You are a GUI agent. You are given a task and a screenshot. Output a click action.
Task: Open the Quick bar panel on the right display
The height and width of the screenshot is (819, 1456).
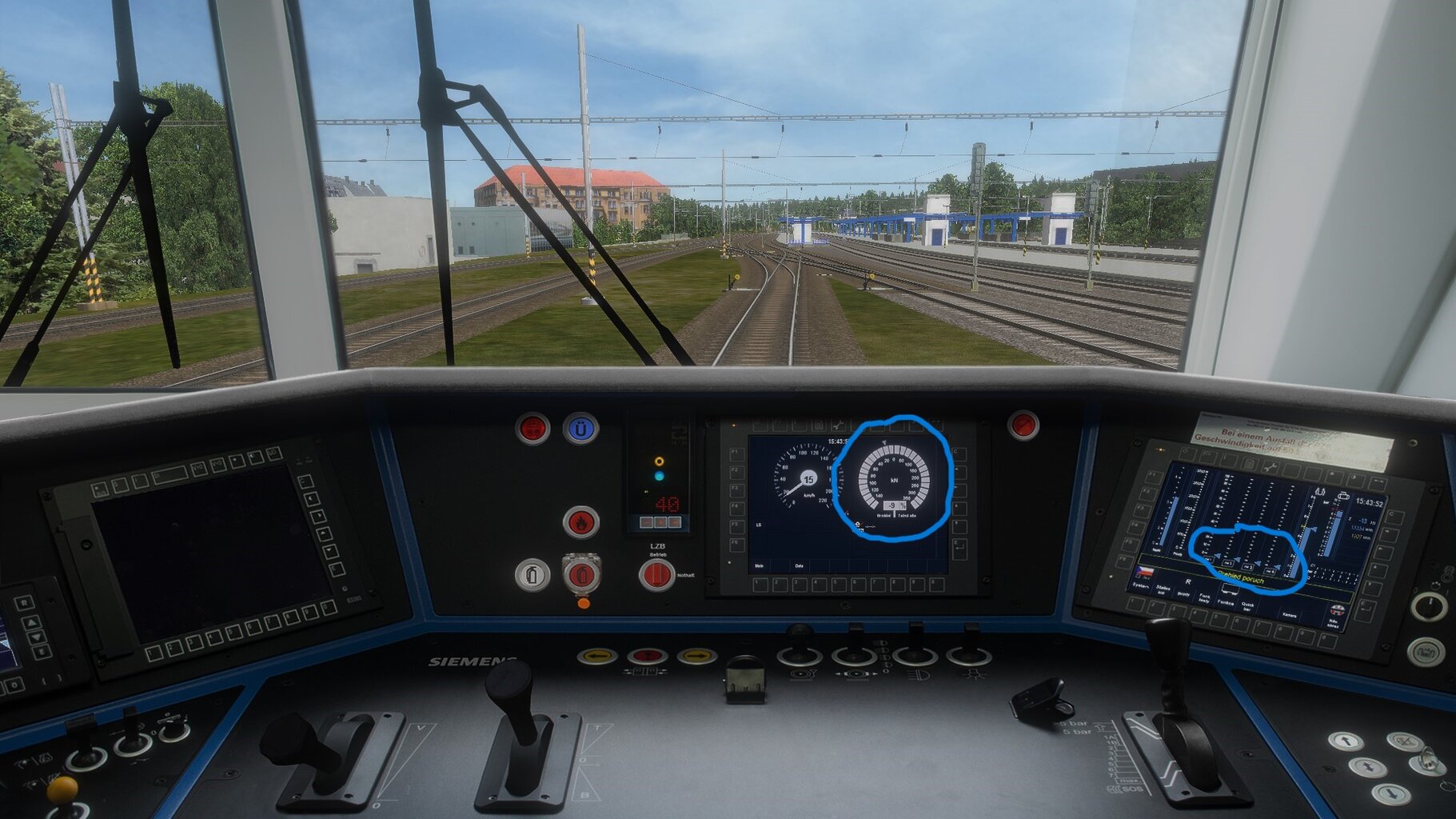[x=1249, y=606]
